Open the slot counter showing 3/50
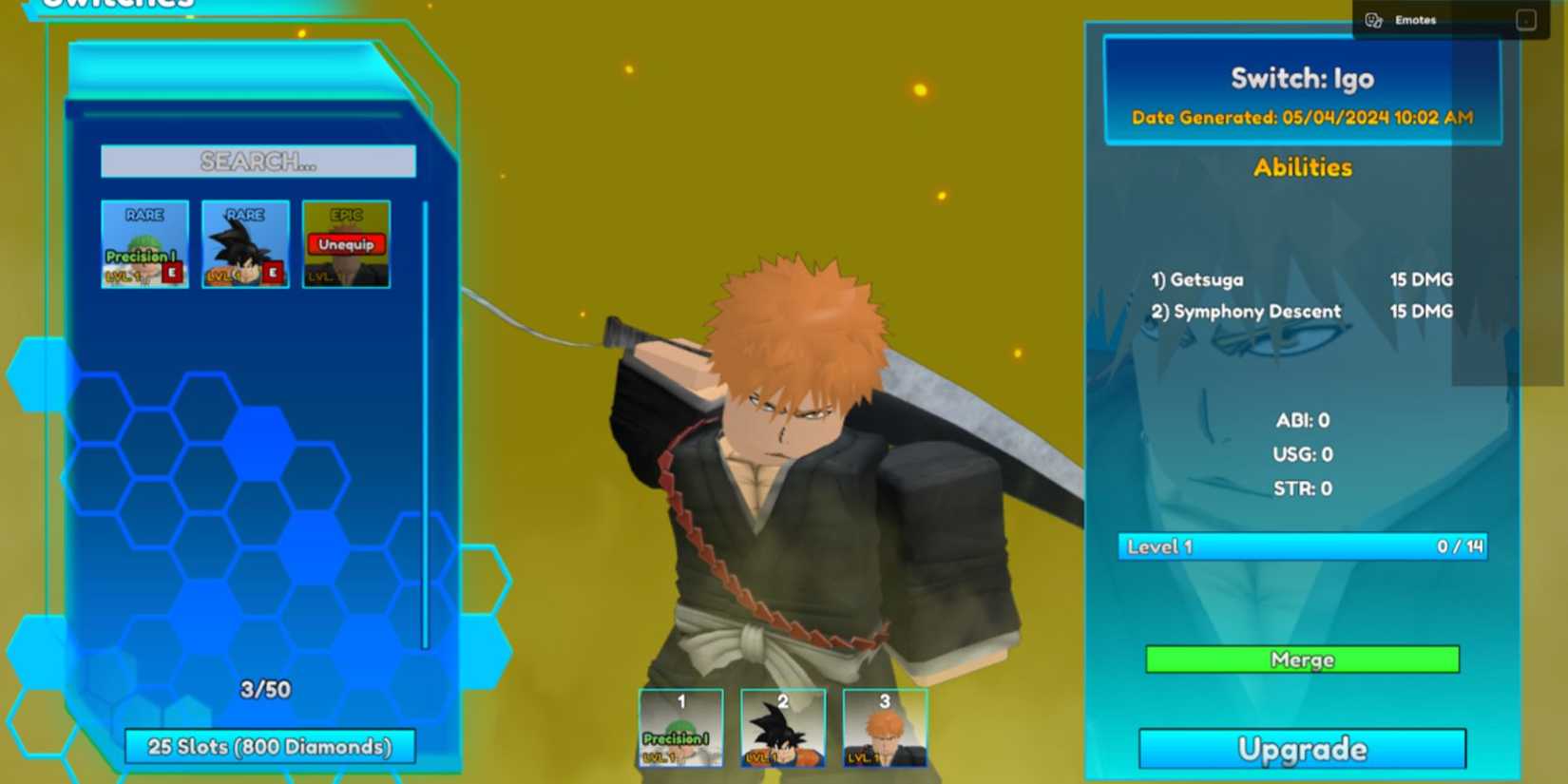1568x784 pixels. [265, 690]
